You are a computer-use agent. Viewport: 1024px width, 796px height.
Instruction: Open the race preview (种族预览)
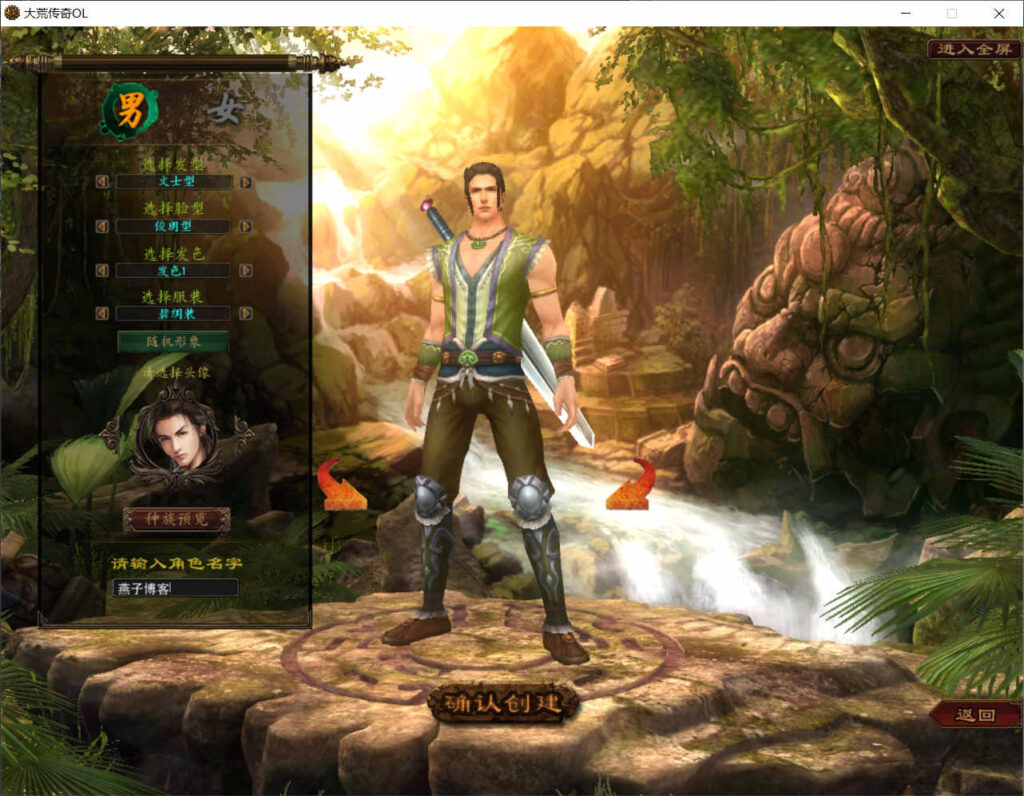tap(176, 519)
